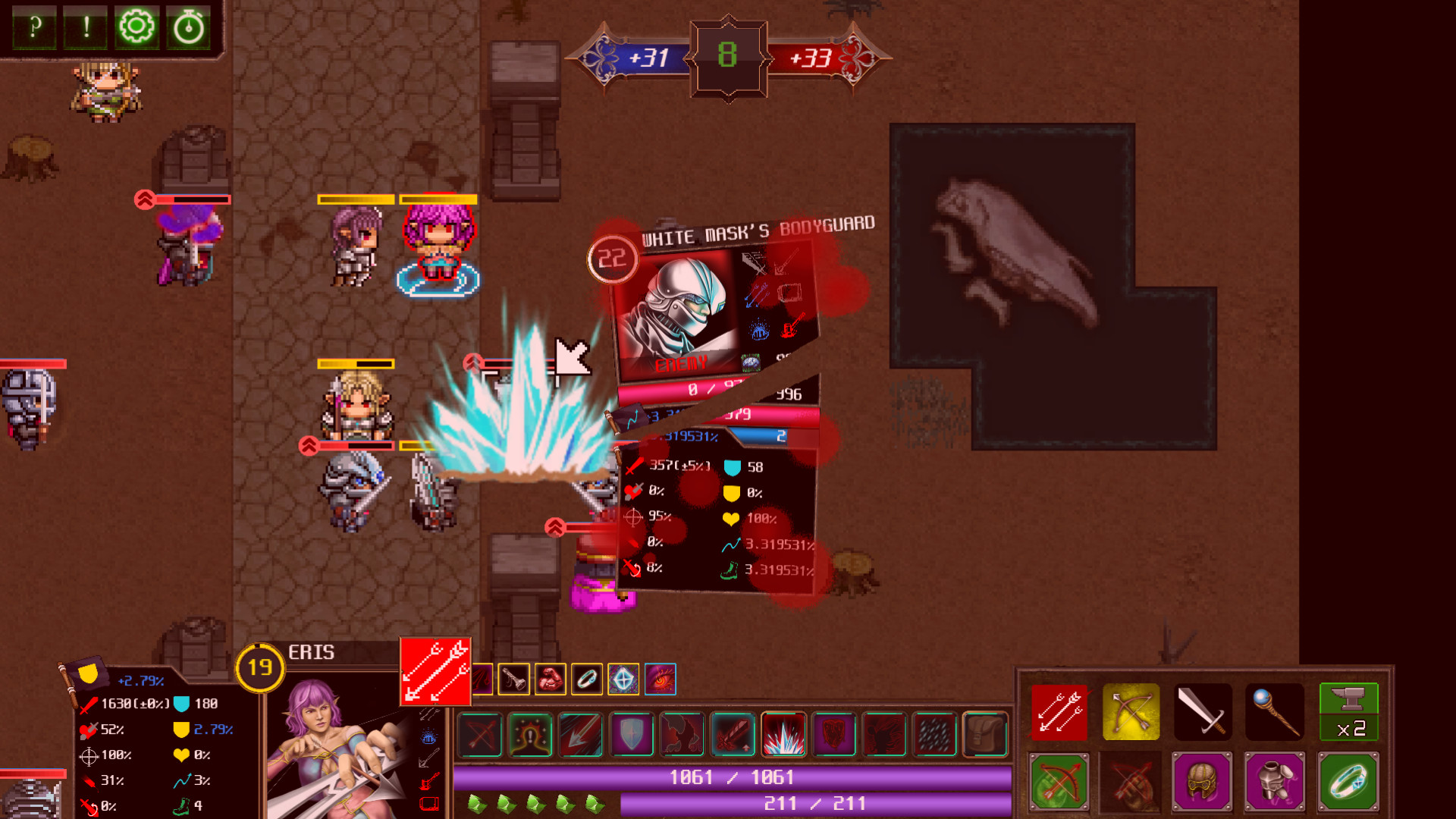Select the icy burst skill icon

tap(784, 734)
